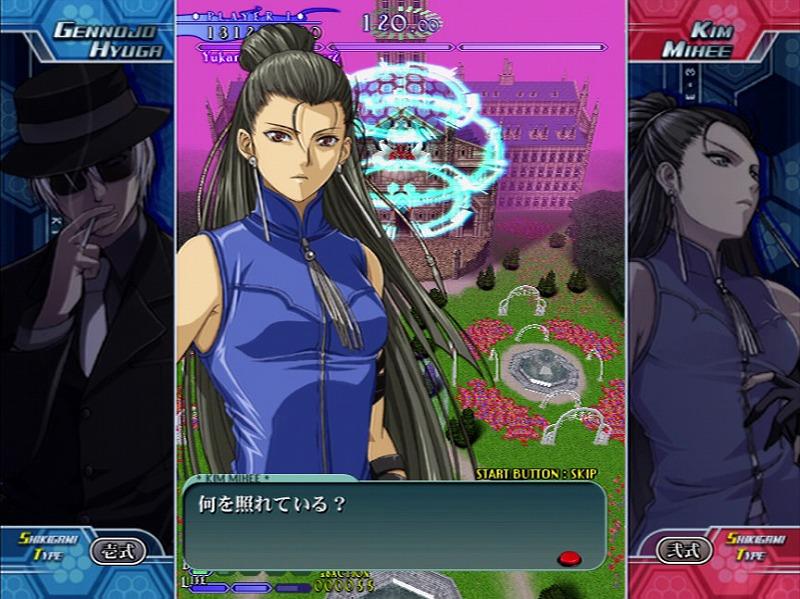
Task: Select the 弐式 Shikigami Type badge
Action: pos(684,550)
